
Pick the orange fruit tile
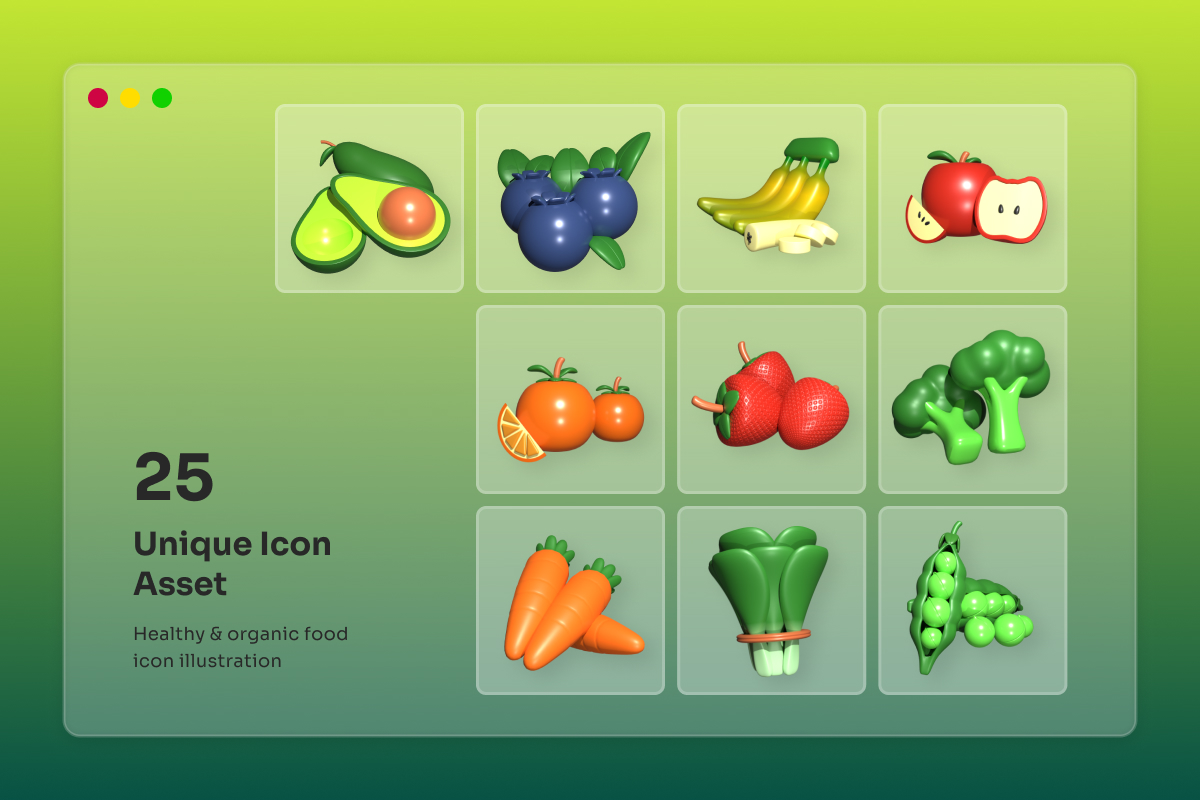pyautogui.click(x=570, y=399)
